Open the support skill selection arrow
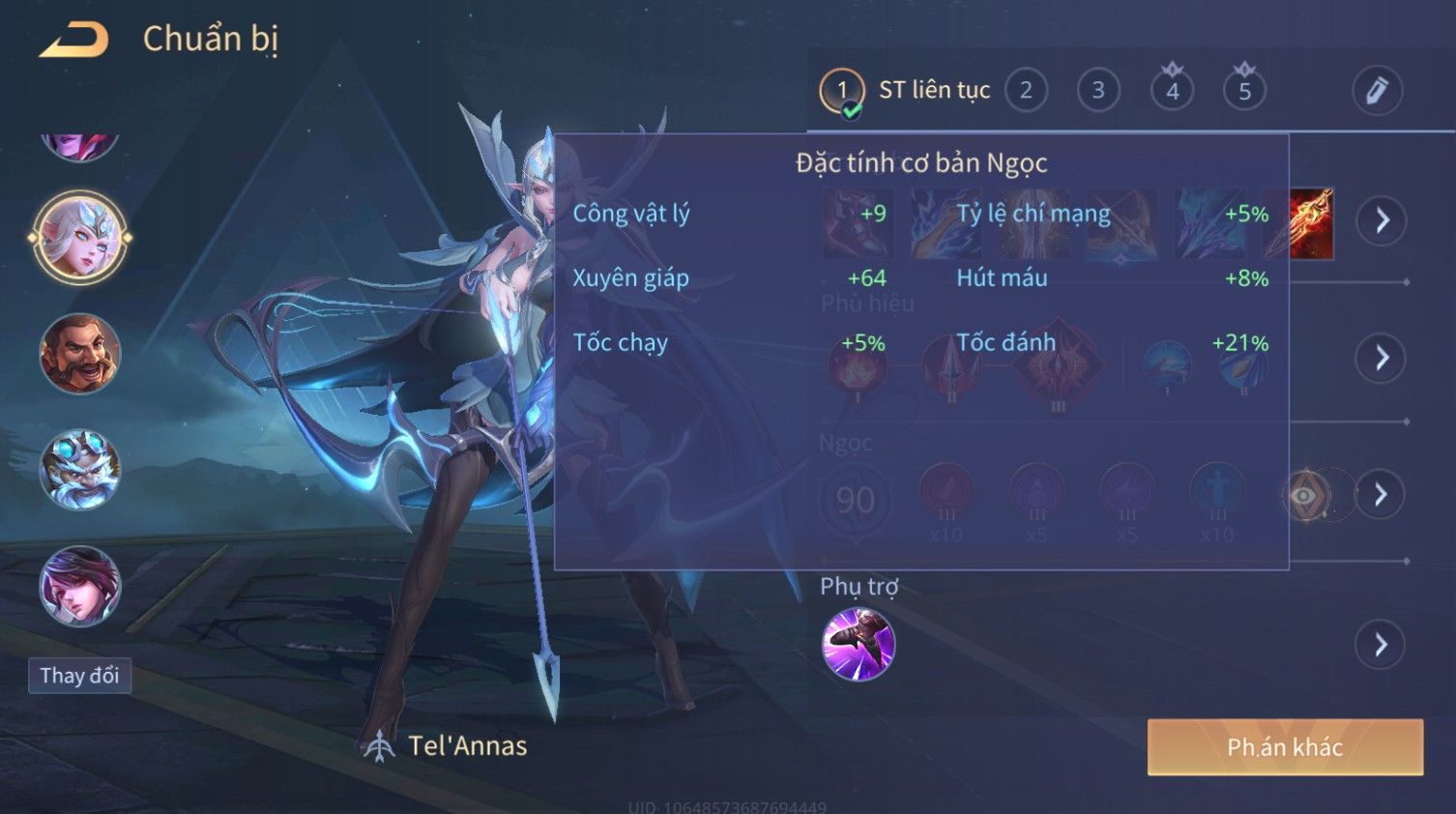Viewport: 1456px width, 814px height. 1381,645
